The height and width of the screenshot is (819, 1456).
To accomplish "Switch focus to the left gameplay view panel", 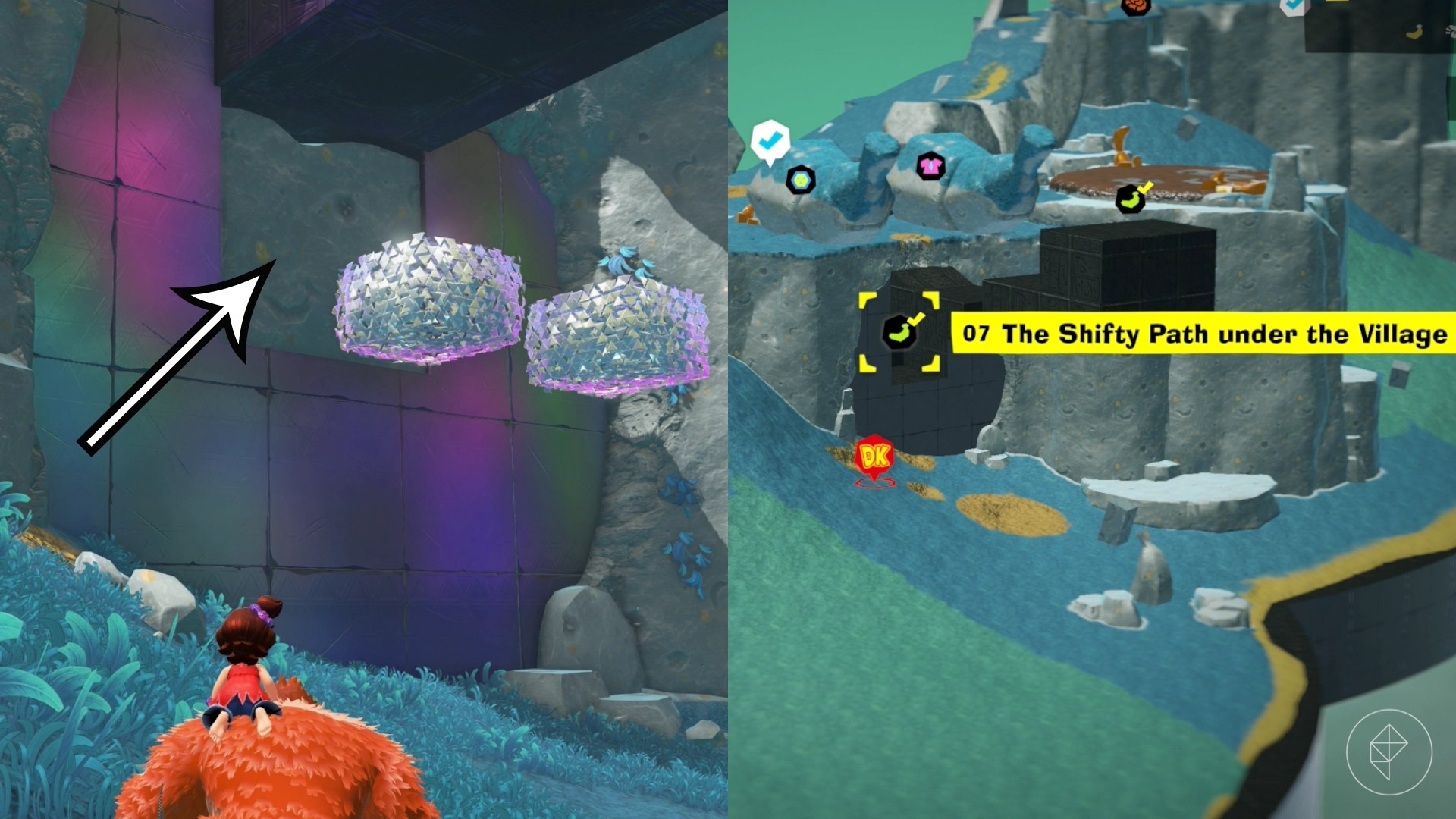I will pyautogui.click(x=364, y=409).
